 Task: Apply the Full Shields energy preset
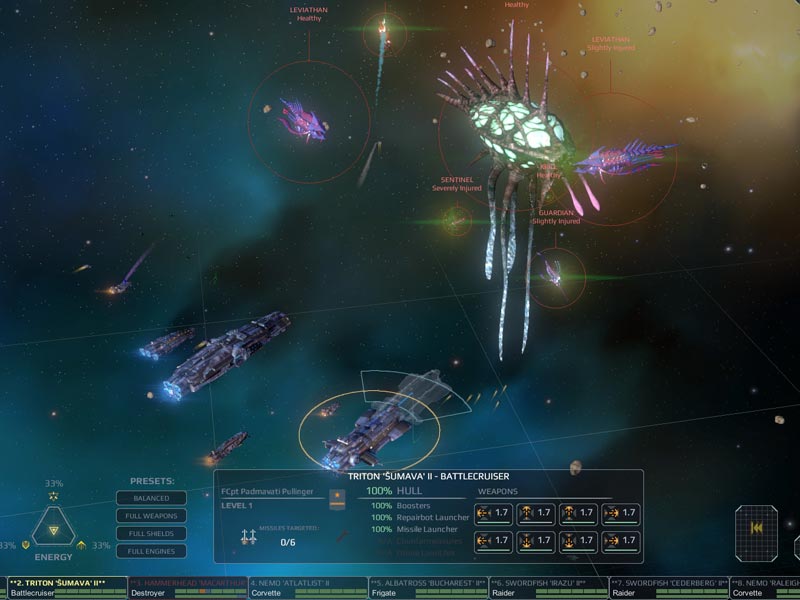point(151,533)
